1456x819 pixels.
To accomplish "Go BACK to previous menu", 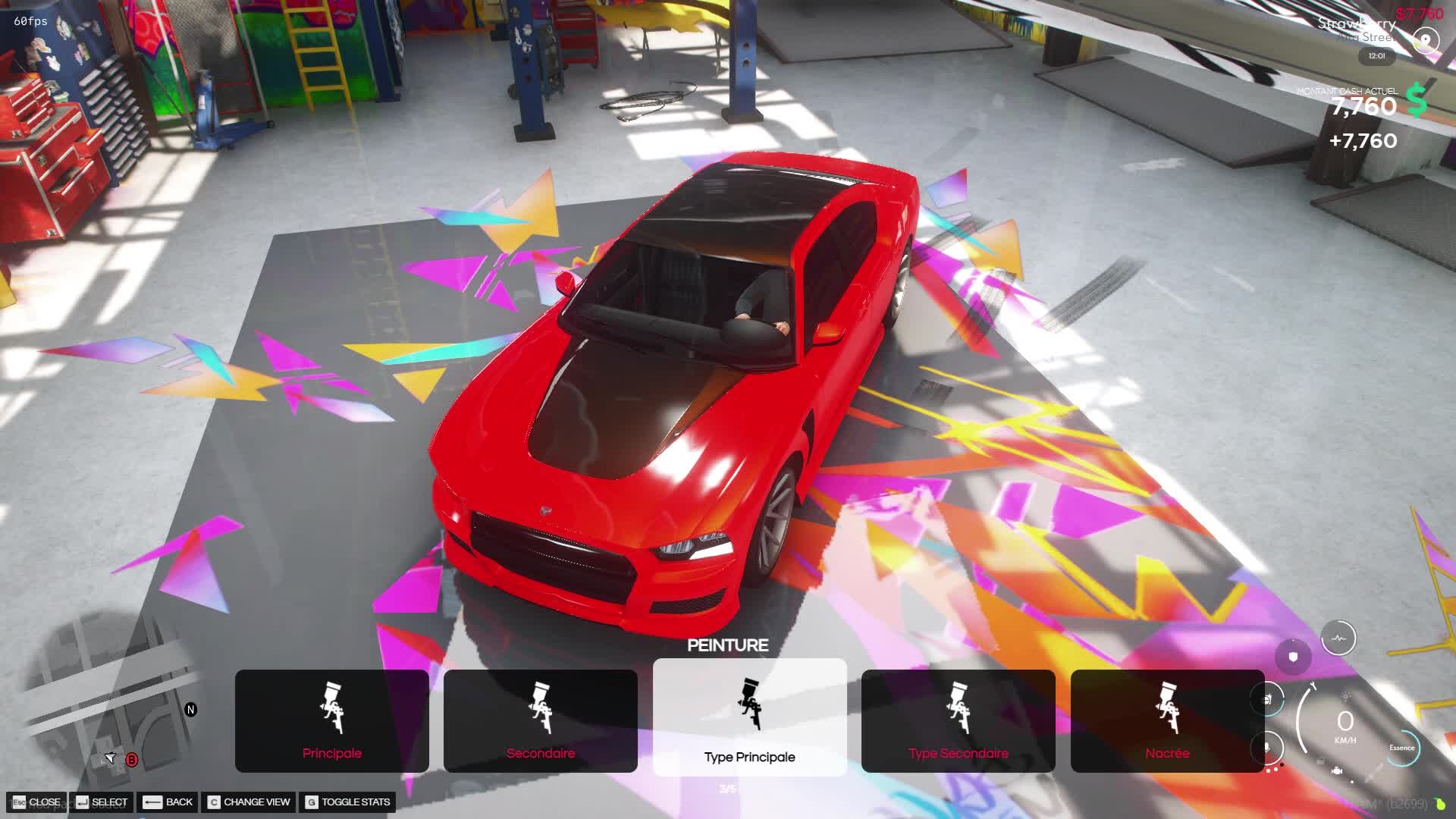I will [168, 802].
